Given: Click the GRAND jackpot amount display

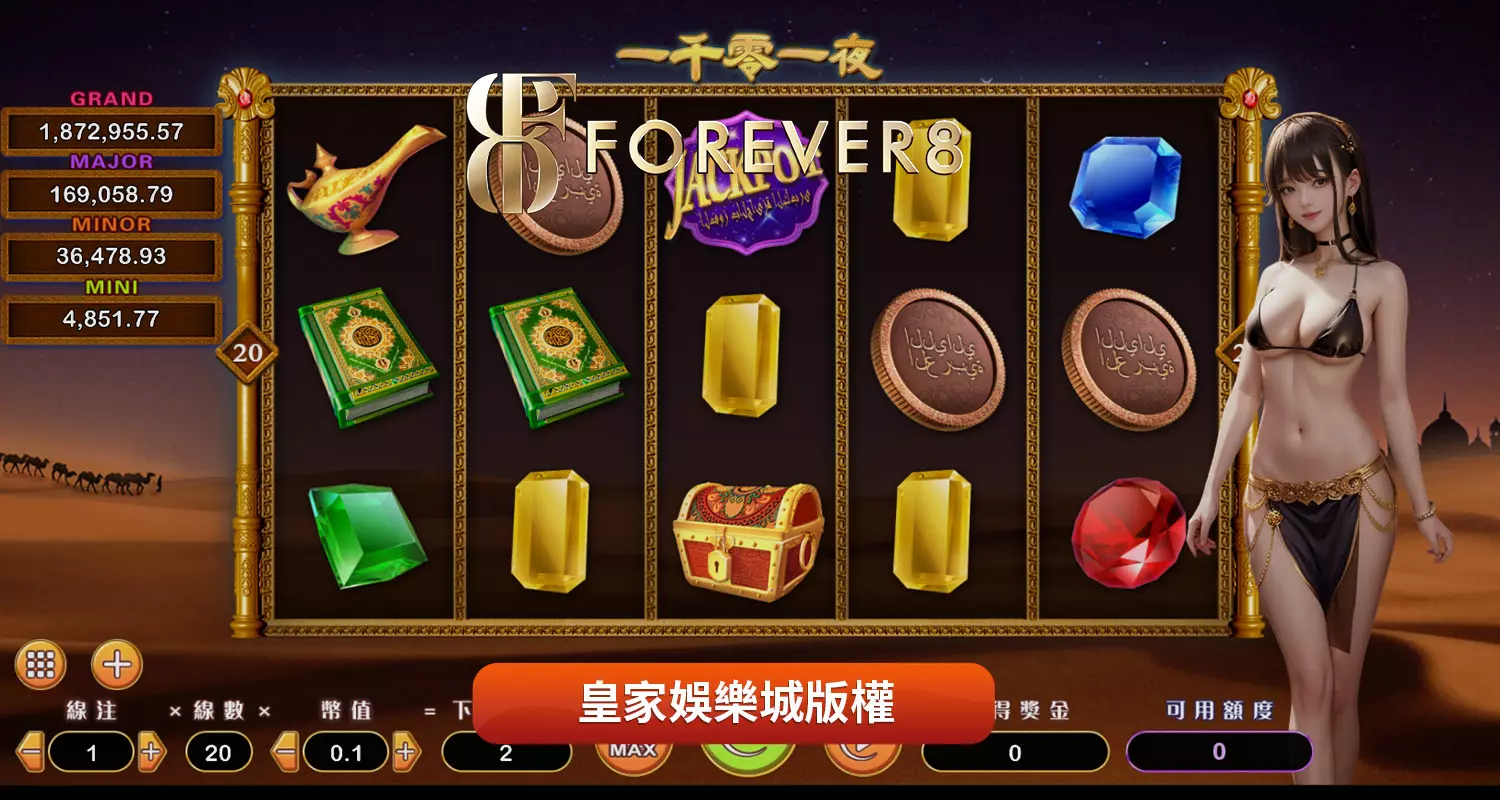Looking at the screenshot, I should 111,129.
